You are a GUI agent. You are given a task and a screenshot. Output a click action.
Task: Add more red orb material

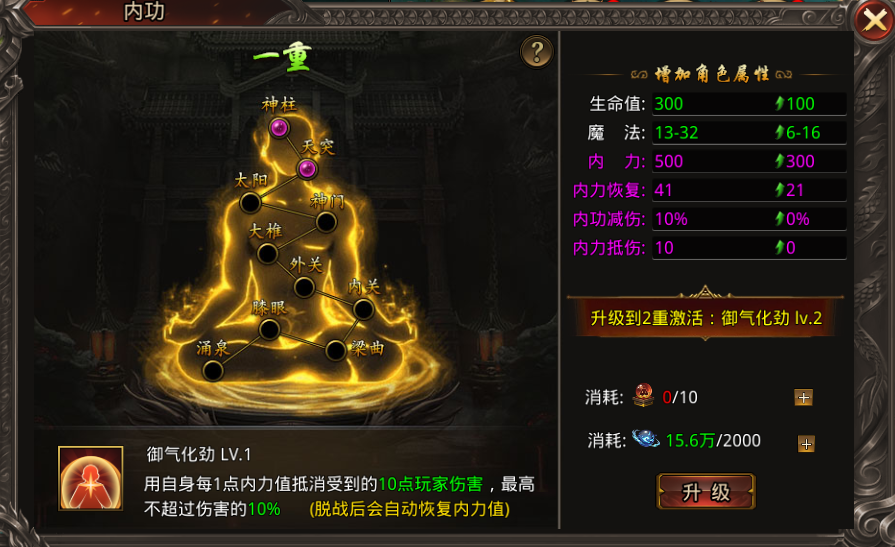[803, 398]
